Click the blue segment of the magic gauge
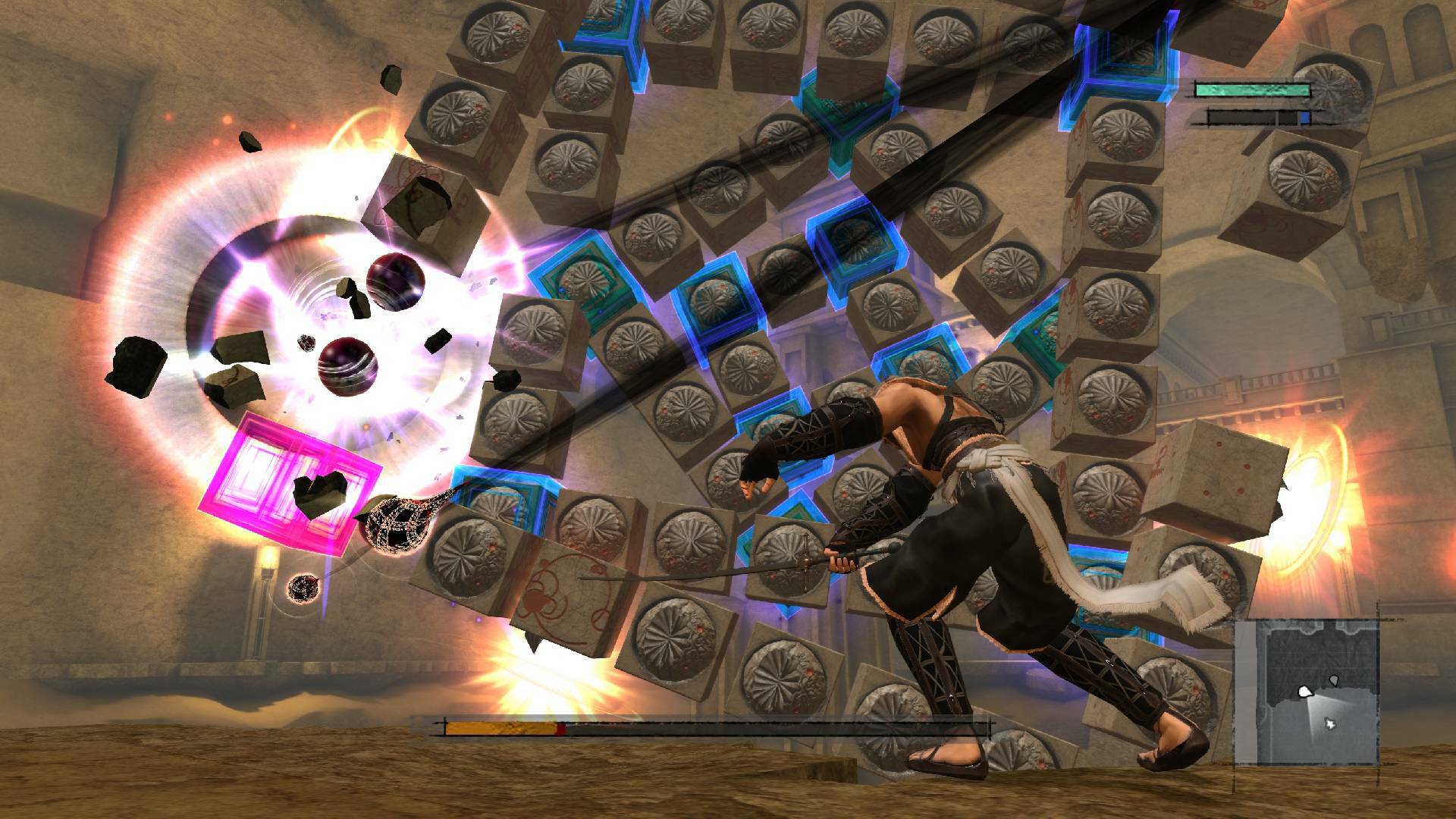 pos(1305,117)
